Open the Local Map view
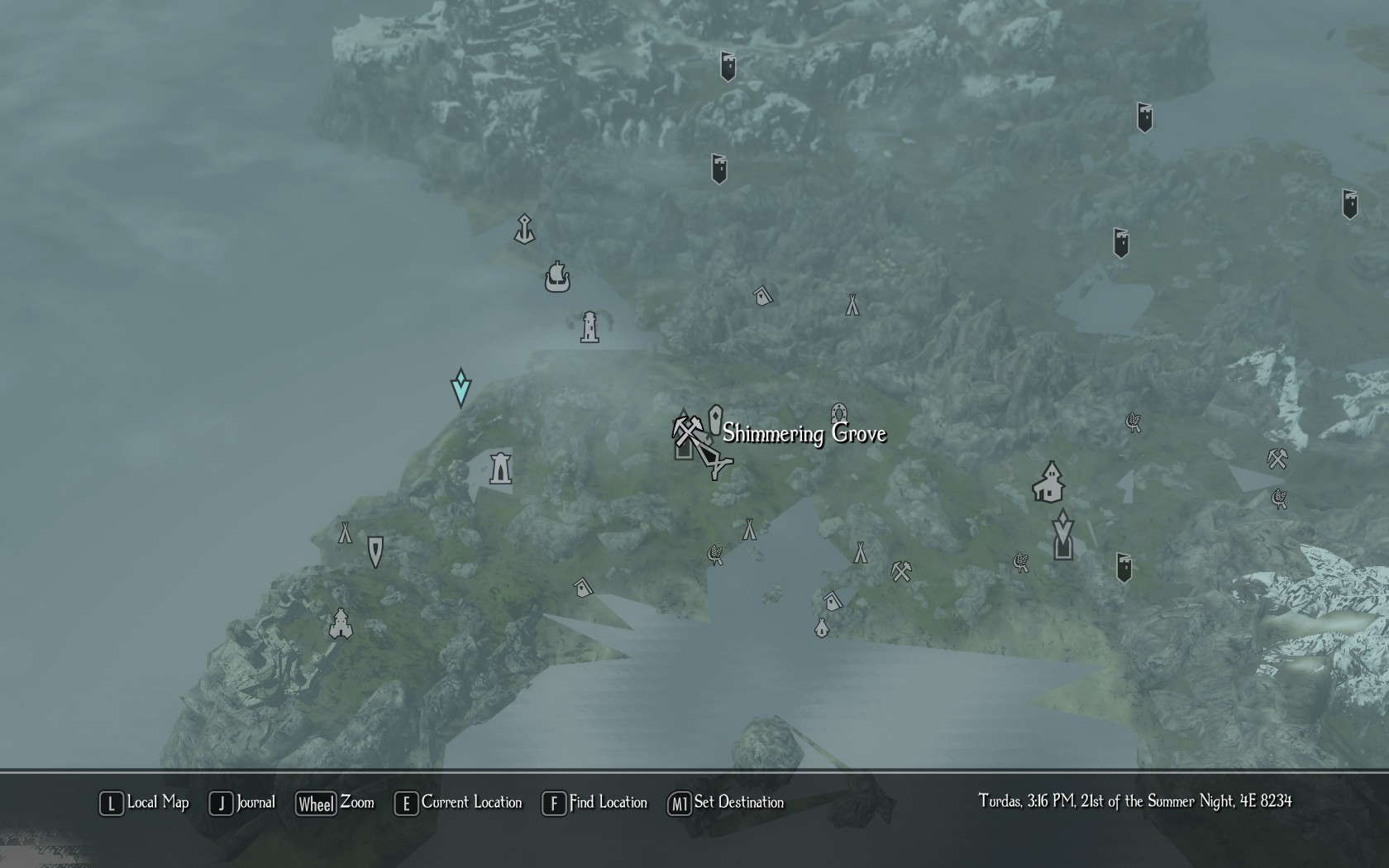1389x868 pixels. [x=145, y=803]
